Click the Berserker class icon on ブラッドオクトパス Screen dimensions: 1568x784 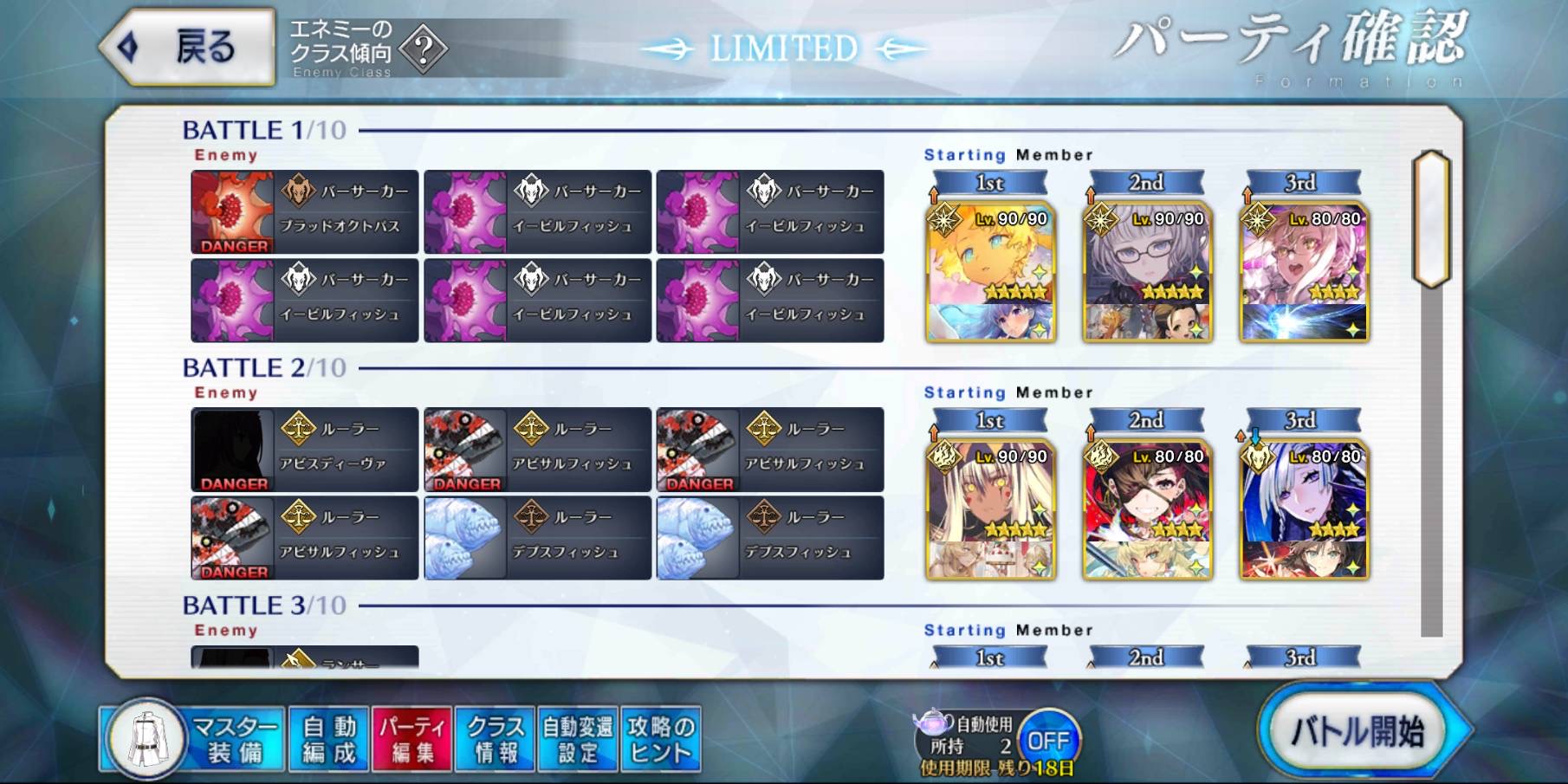click(x=299, y=191)
